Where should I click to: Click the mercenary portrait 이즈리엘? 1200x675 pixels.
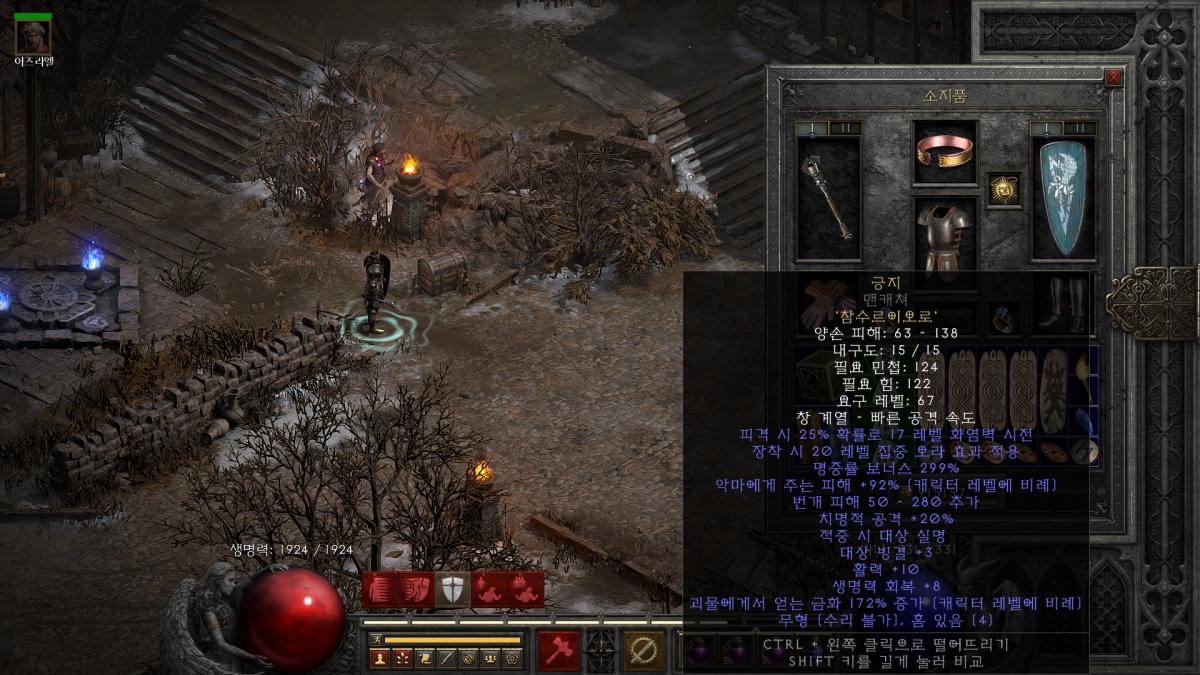coord(33,36)
